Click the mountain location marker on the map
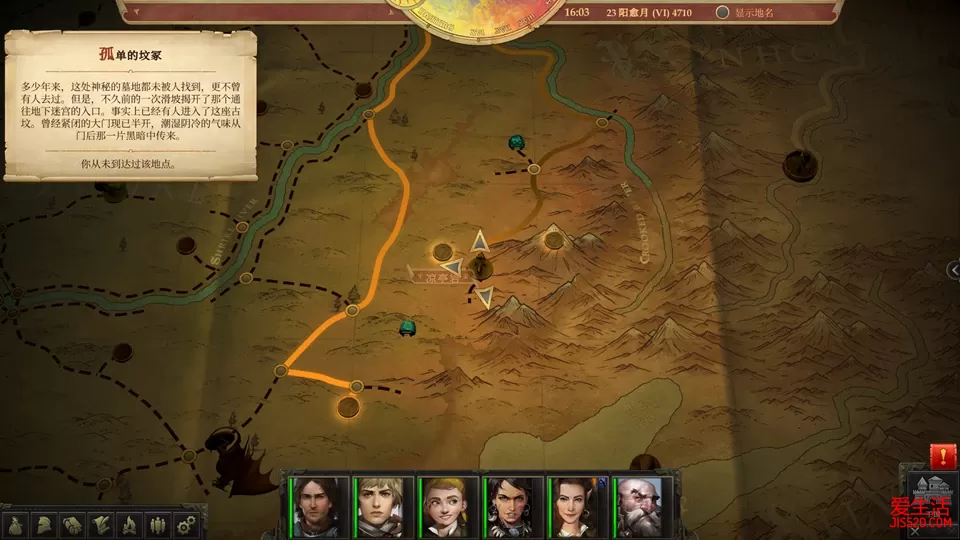This screenshot has height=540, width=960. pos(553,238)
